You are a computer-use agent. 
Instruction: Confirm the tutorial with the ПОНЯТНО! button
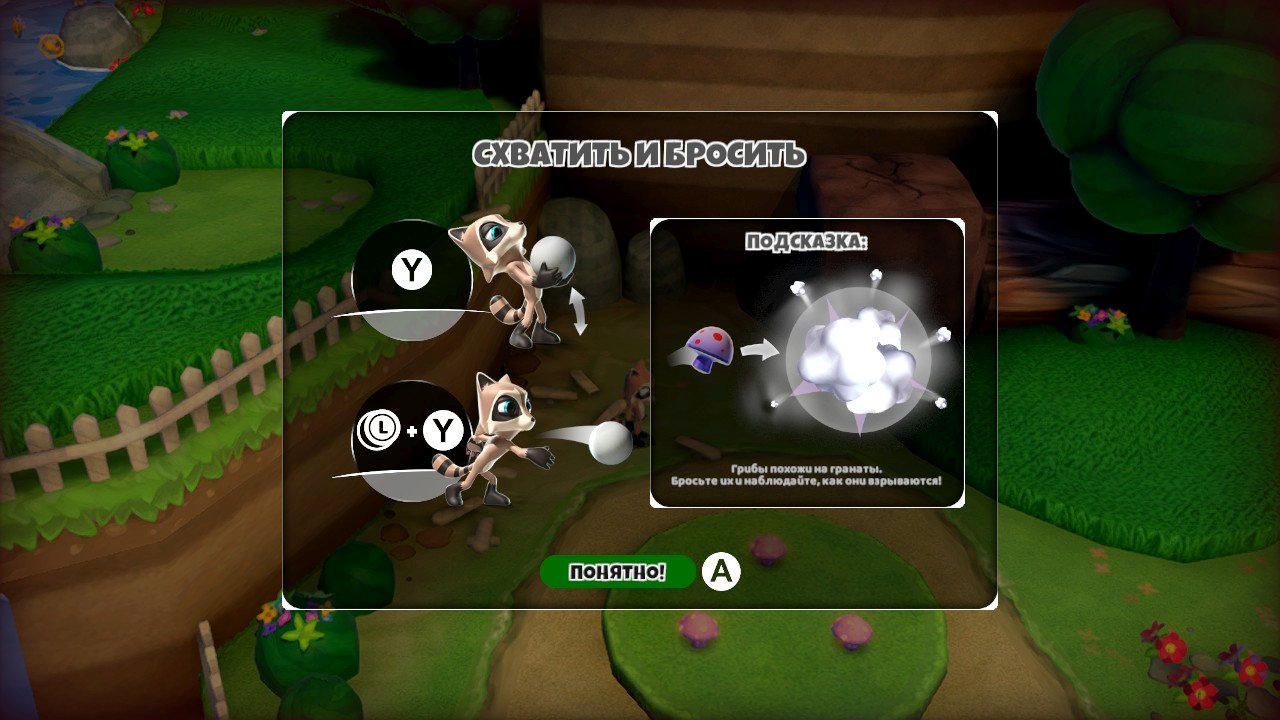pos(617,572)
